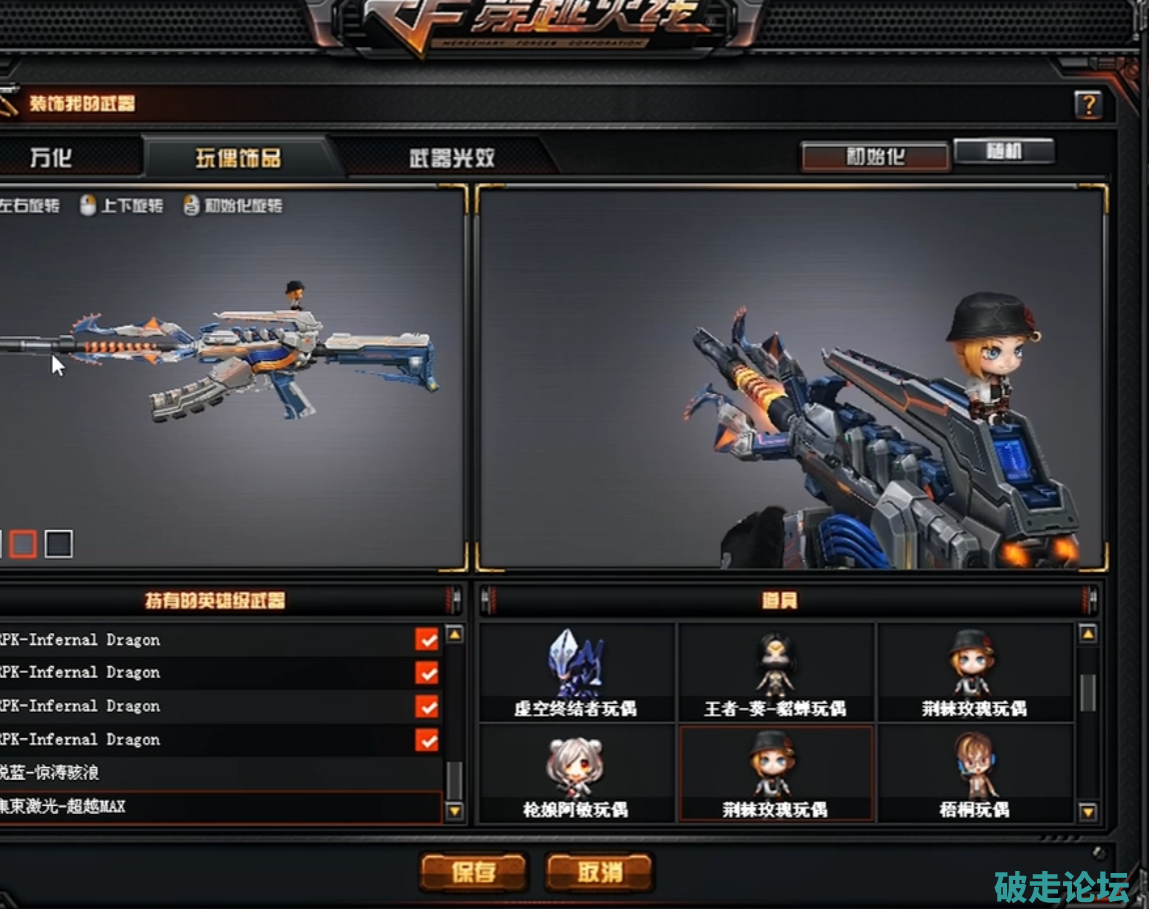Viewport: 1149px width, 909px height.
Task: Cancel changes with the 取消 button
Action: (x=599, y=872)
